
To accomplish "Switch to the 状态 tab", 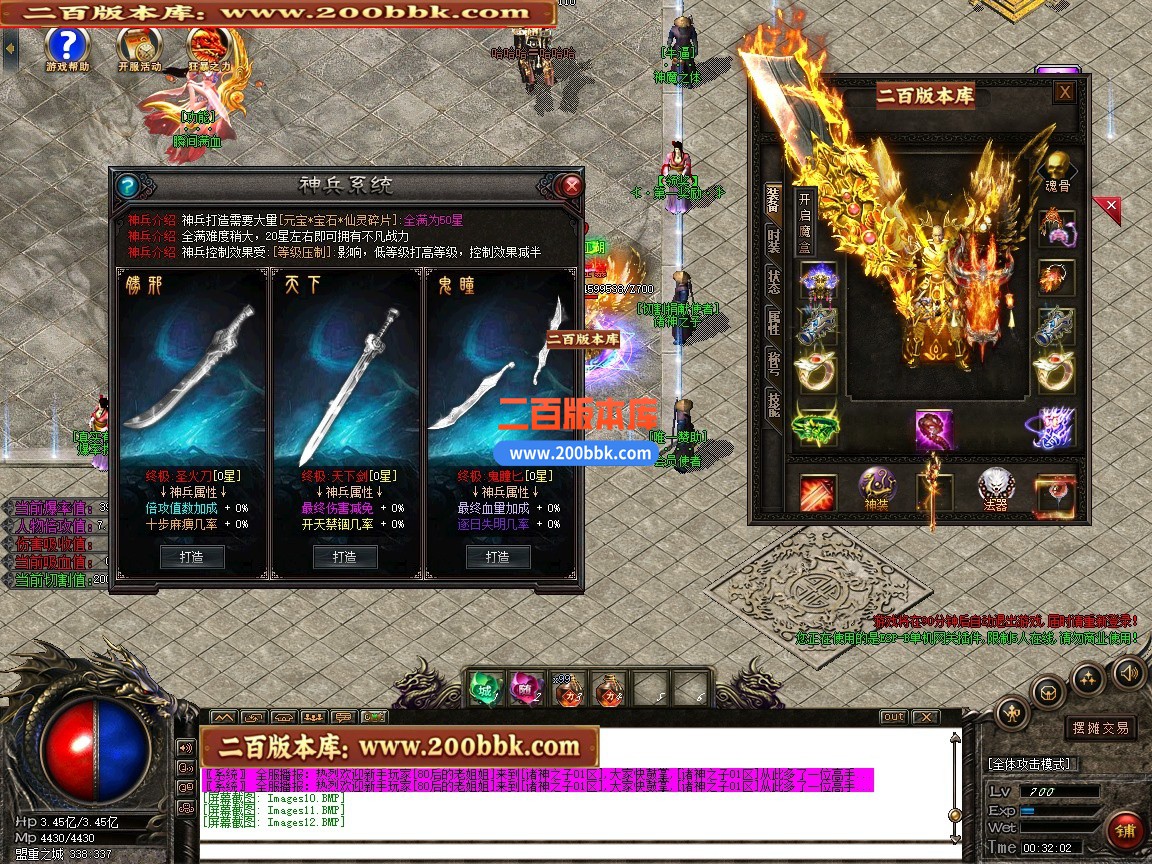I will tap(773, 280).
